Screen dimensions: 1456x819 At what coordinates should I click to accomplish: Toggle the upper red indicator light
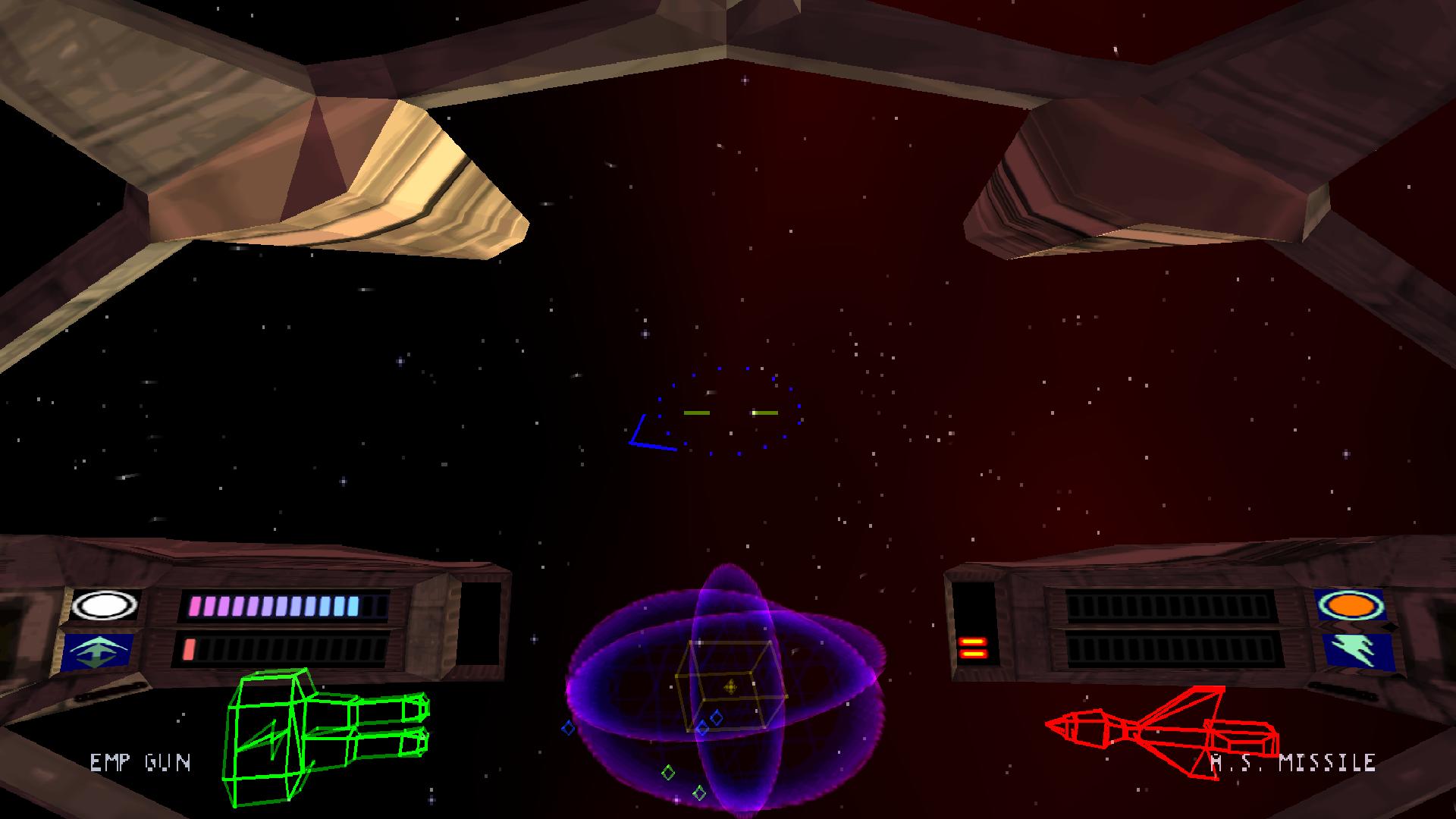974,642
